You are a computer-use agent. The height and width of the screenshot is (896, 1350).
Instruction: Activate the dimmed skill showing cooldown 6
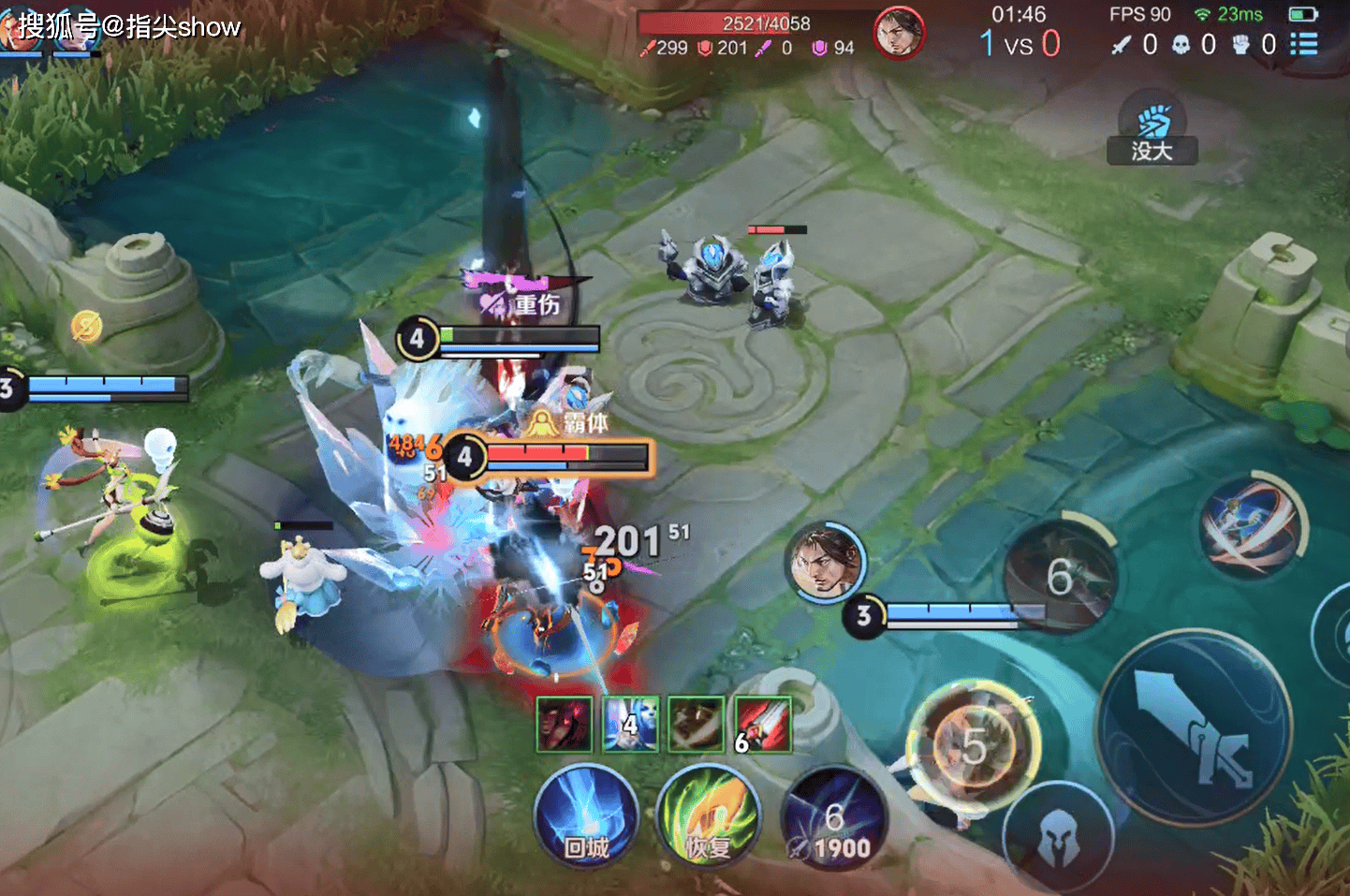(x=1060, y=575)
